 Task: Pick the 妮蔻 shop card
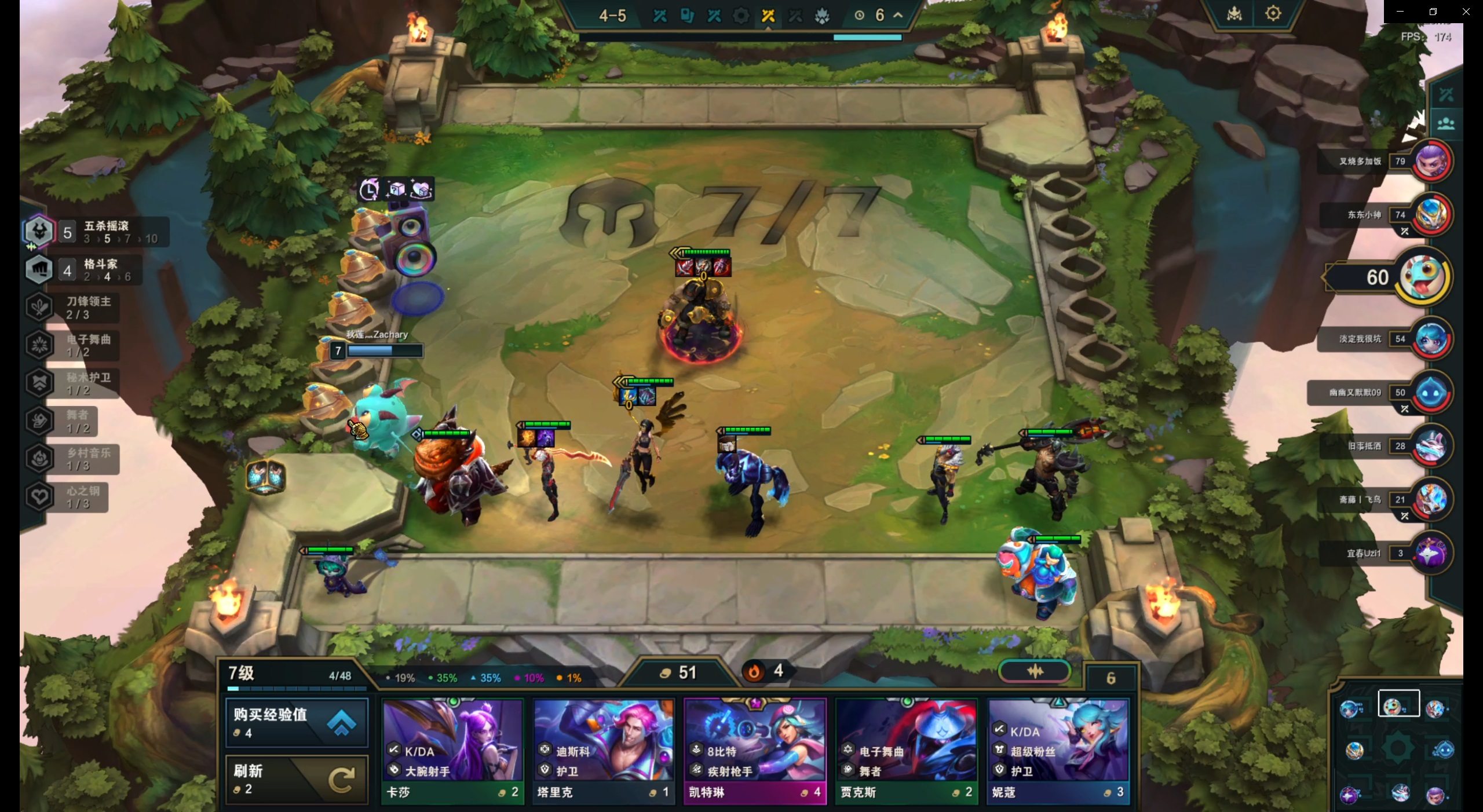point(1058,751)
